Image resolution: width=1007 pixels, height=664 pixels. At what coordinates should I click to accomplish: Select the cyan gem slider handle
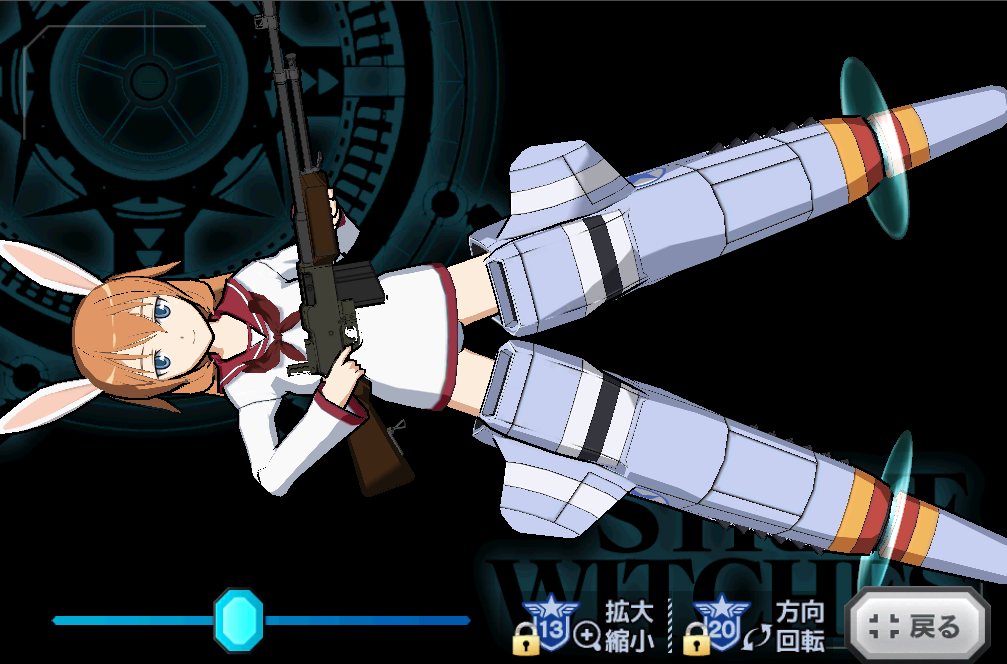(239, 620)
